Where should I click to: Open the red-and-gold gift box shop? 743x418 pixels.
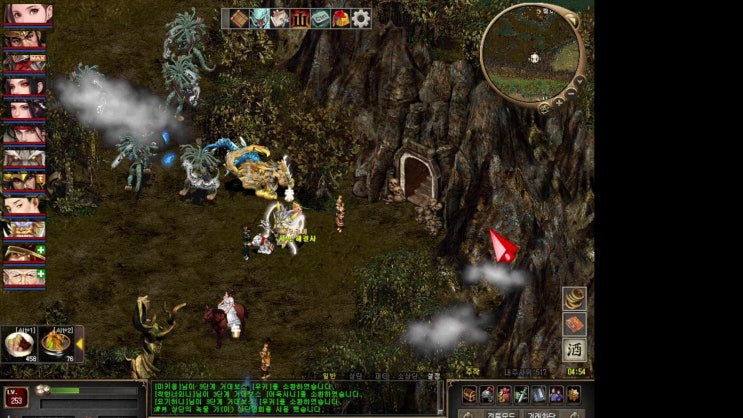(x=341, y=18)
